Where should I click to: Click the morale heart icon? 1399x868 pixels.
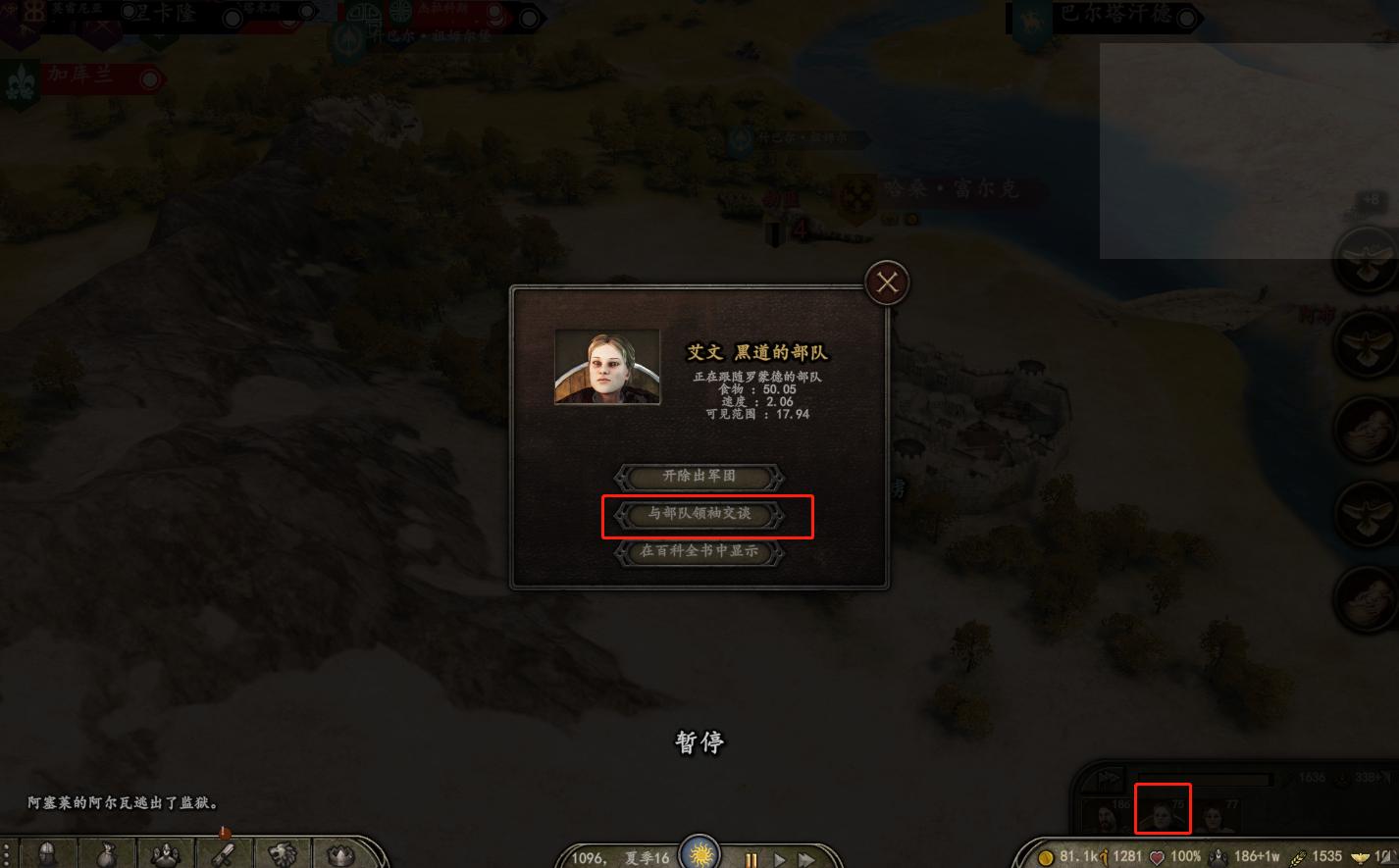(1156, 854)
